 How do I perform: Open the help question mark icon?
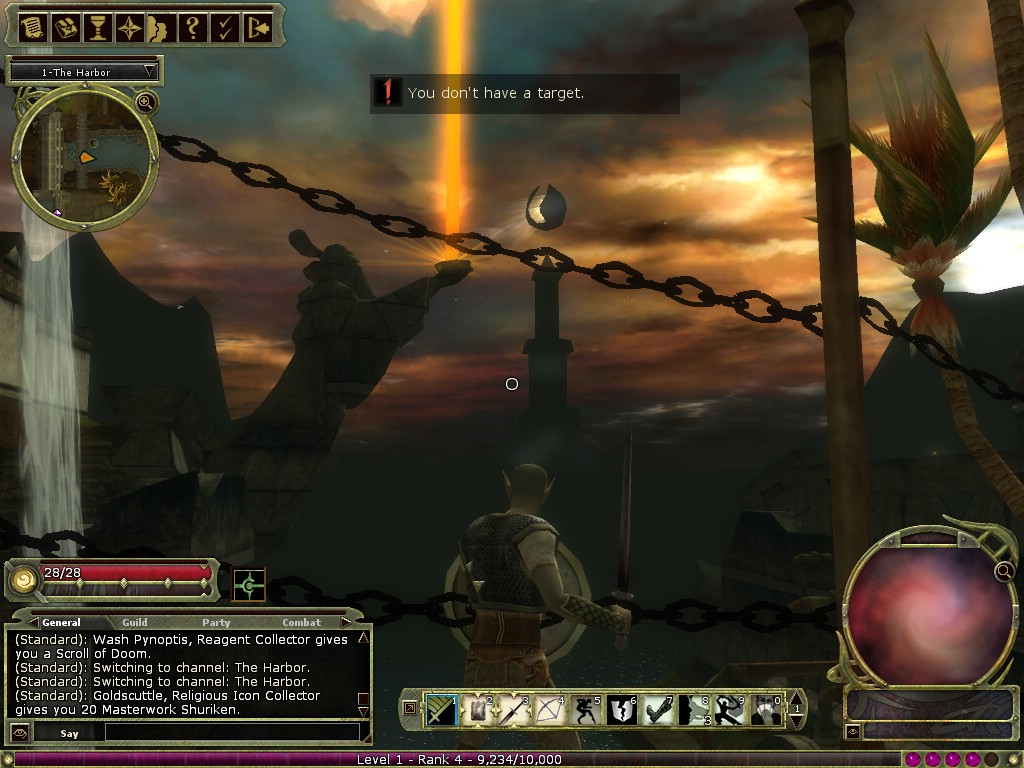coord(193,27)
